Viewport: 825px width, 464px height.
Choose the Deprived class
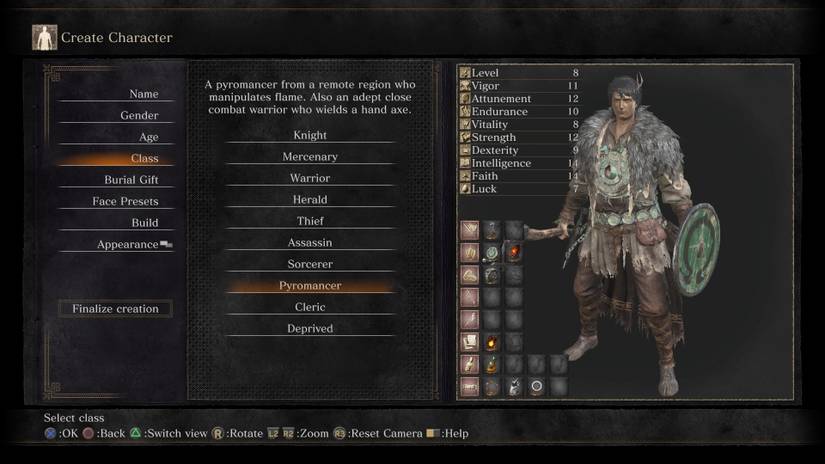[310, 329]
